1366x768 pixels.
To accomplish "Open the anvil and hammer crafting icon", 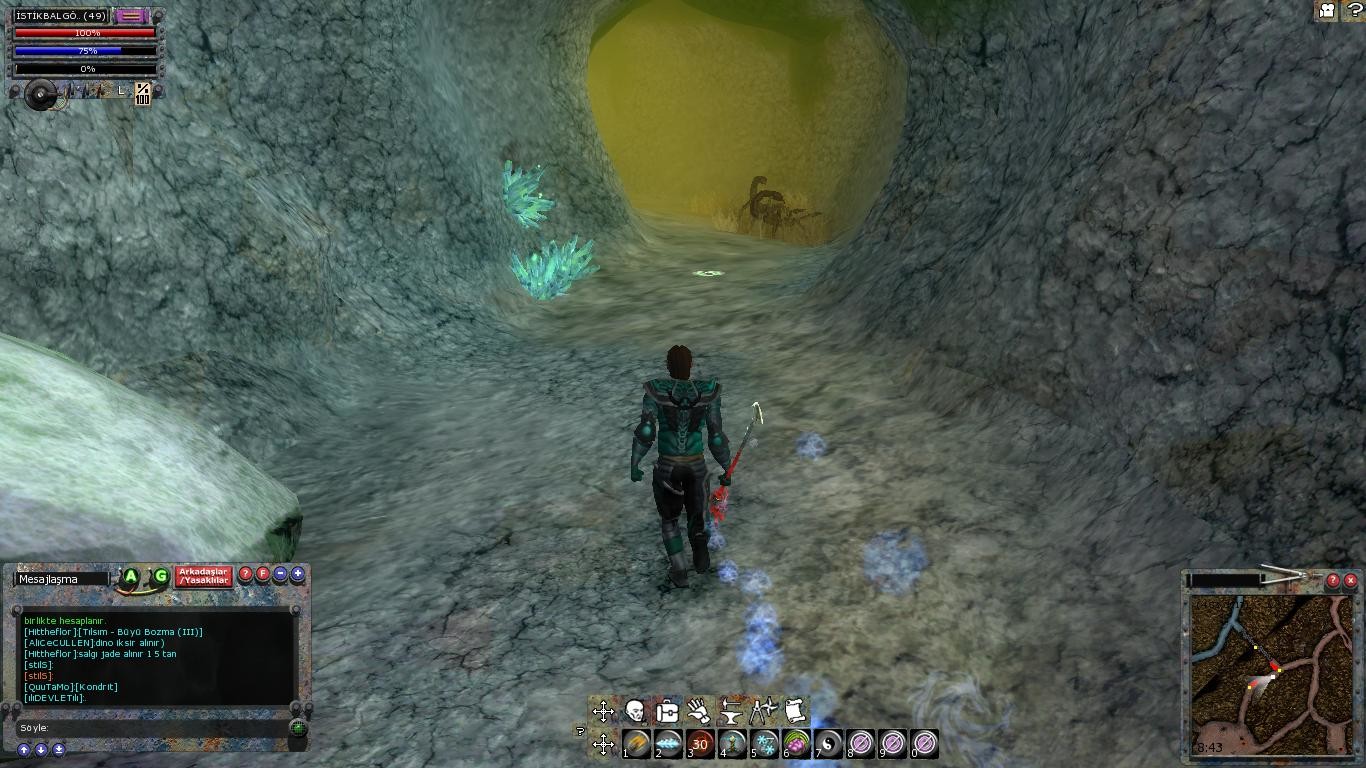I will pos(731,711).
